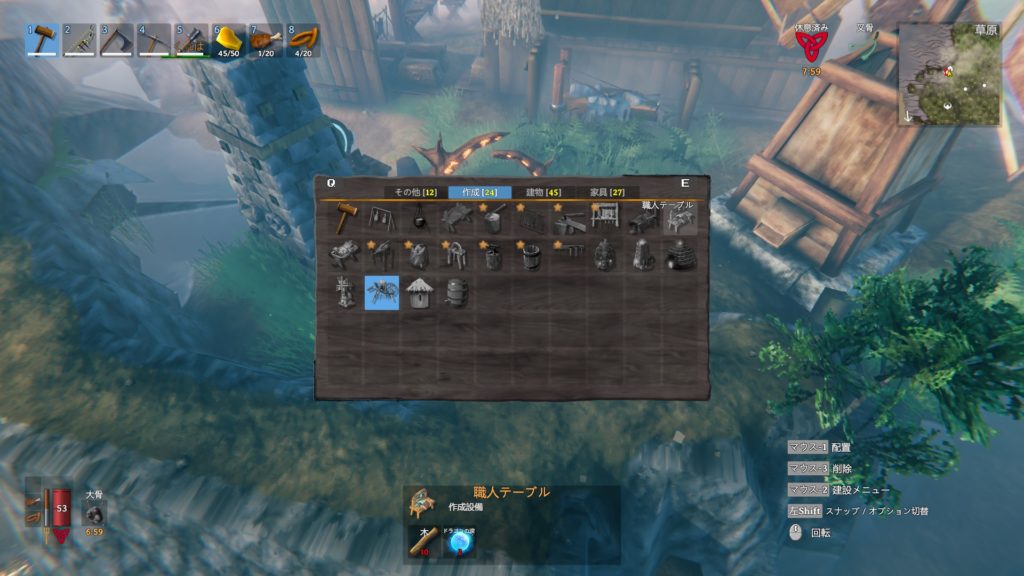
Task: Open the 建物 building tab
Action: (543, 192)
